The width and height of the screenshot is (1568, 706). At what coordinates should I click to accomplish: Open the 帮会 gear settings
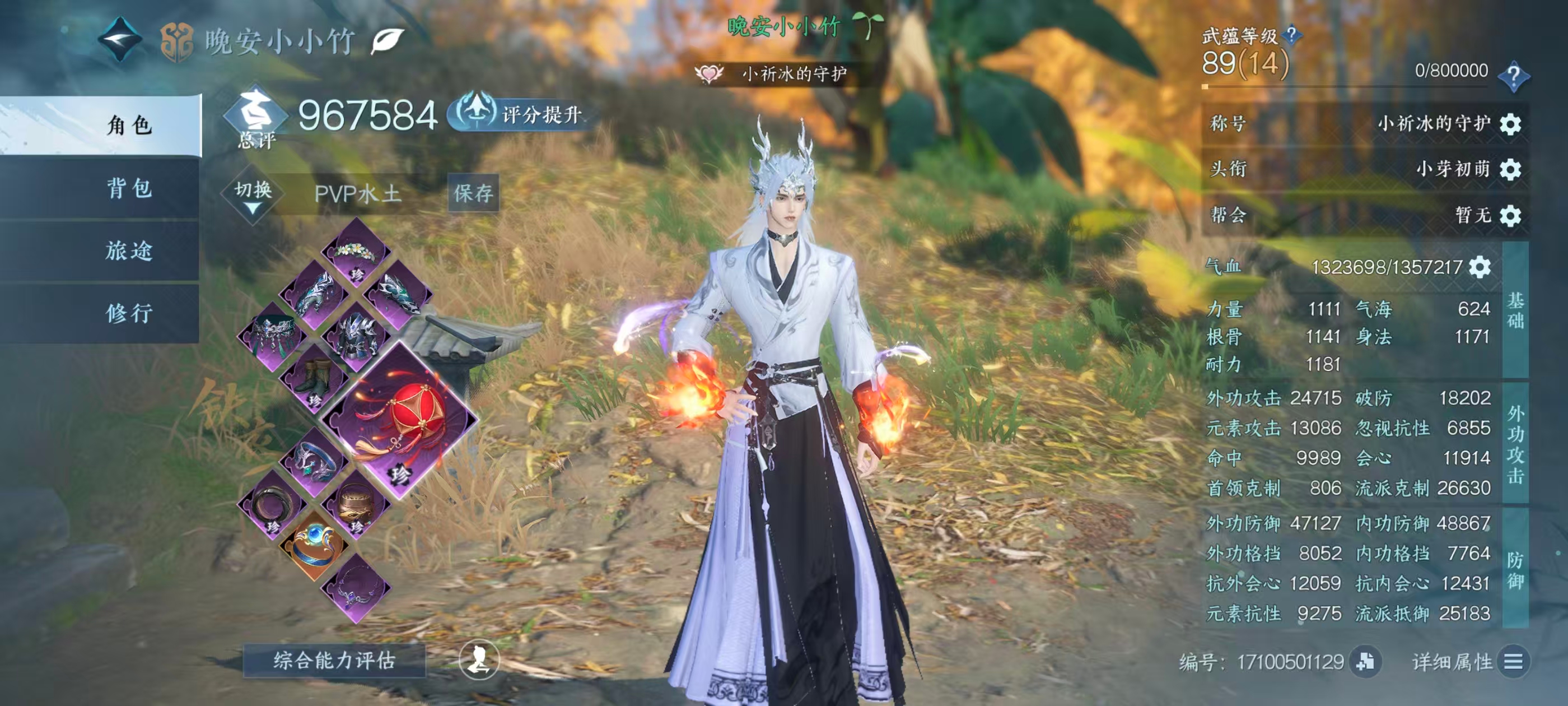coord(1510,215)
